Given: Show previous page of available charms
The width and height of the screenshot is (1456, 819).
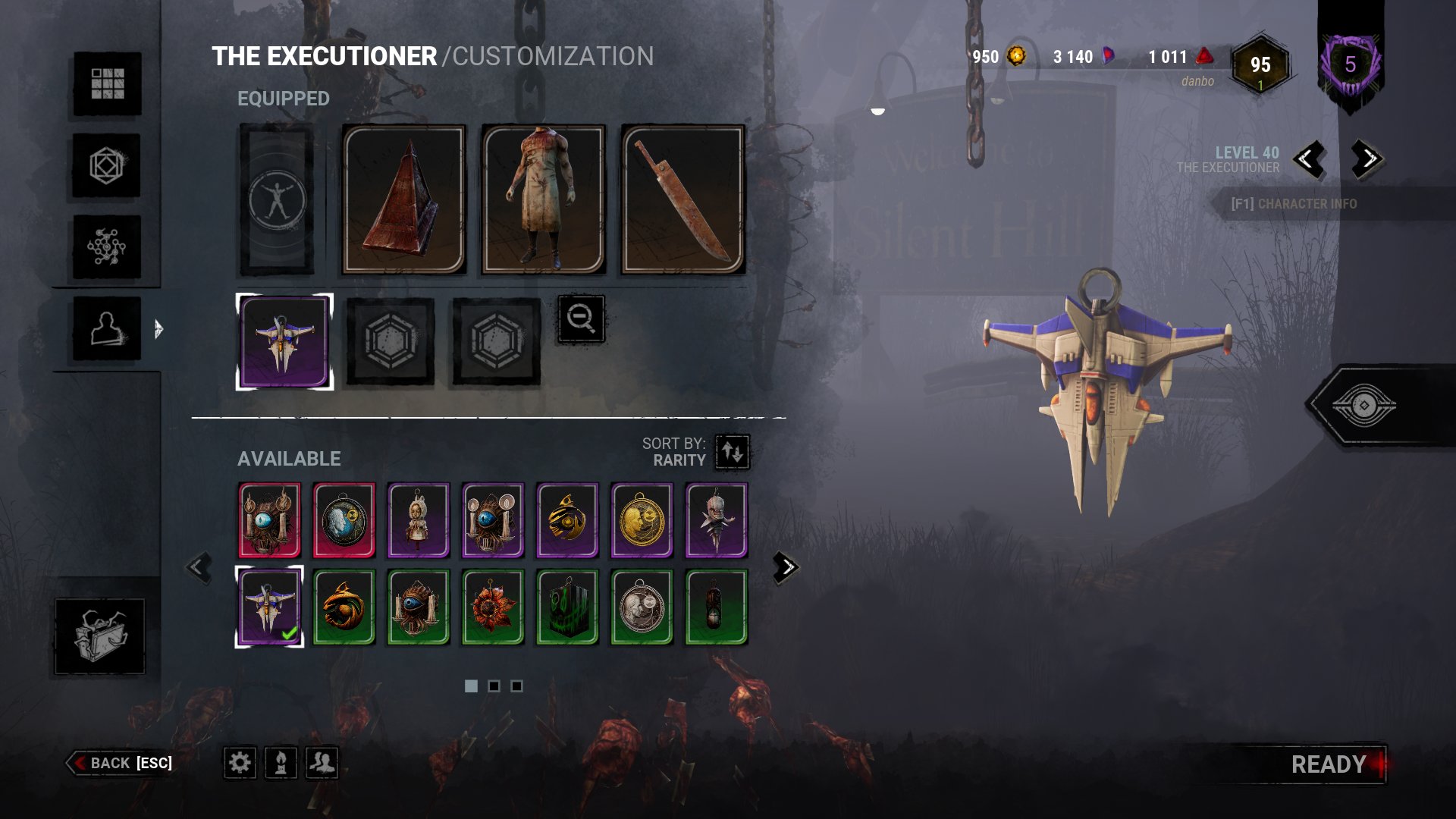Looking at the screenshot, I should [x=199, y=567].
